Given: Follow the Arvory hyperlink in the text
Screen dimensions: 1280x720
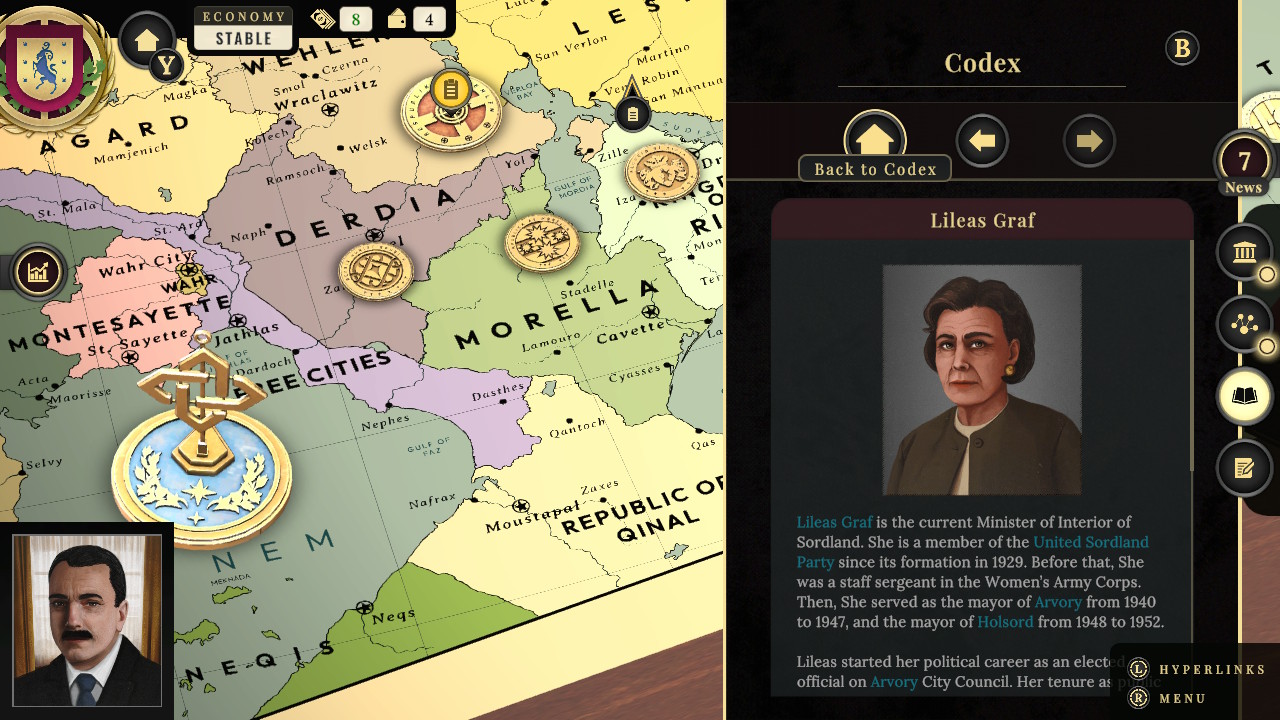Looking at the screenshot, I should tap(1059, 601).
